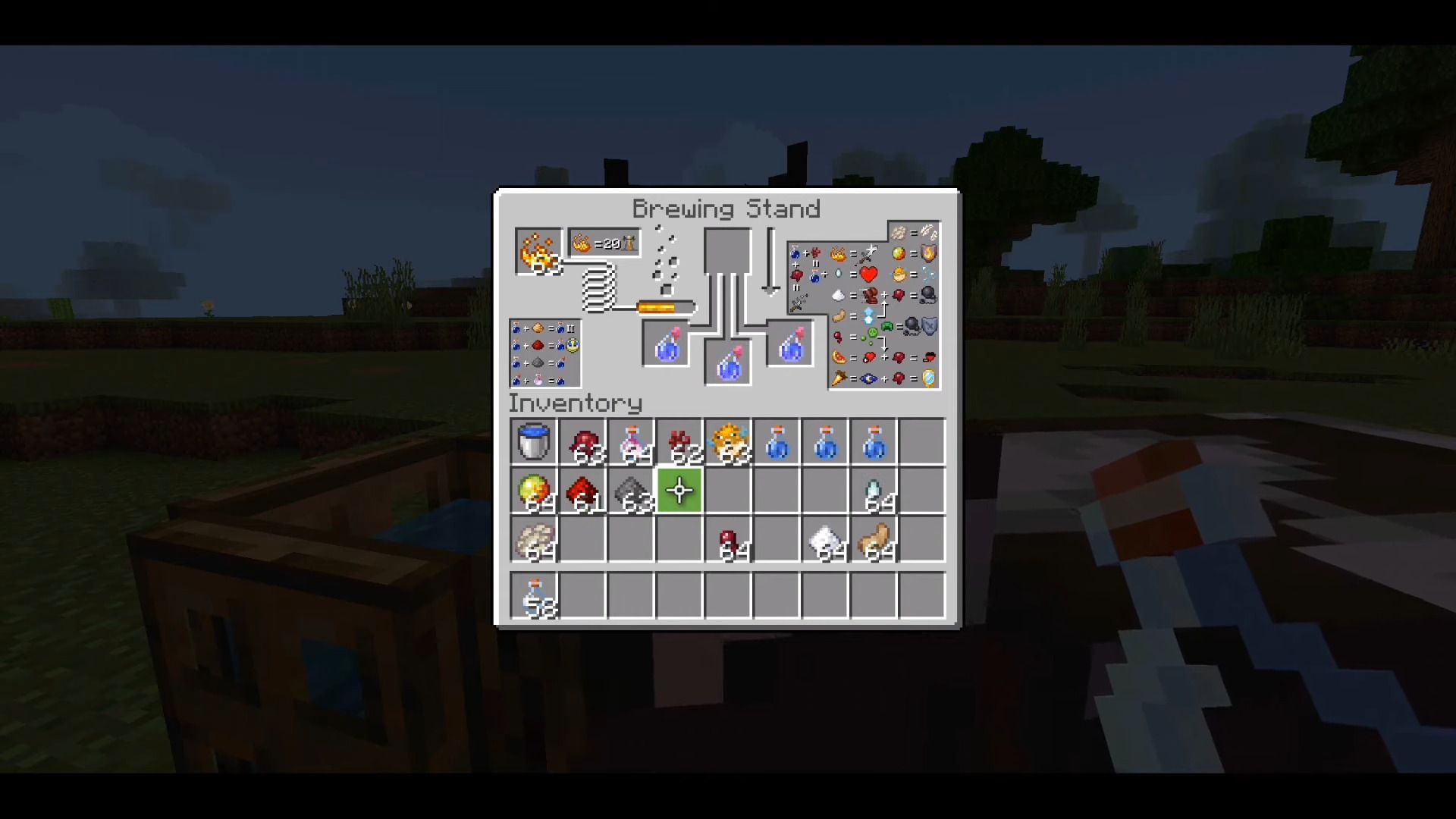This screenshot has height=819, width=1456.
Task: Click the water bottle in the left brewing slot
Action: pos(665,345)
